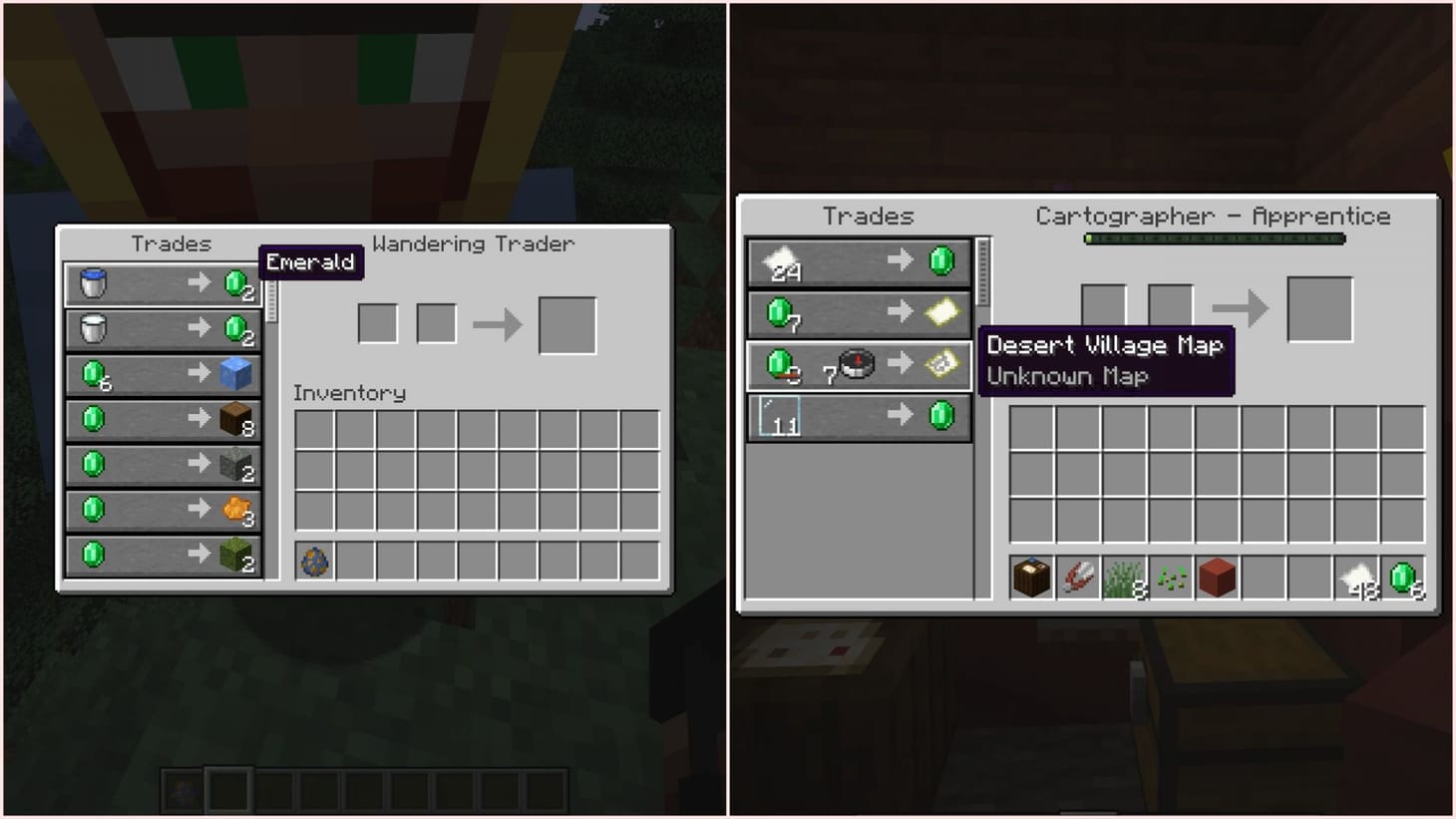Pick the glass-pane-for-emerald trade
Screen dimensions: 1456x819
858,416
